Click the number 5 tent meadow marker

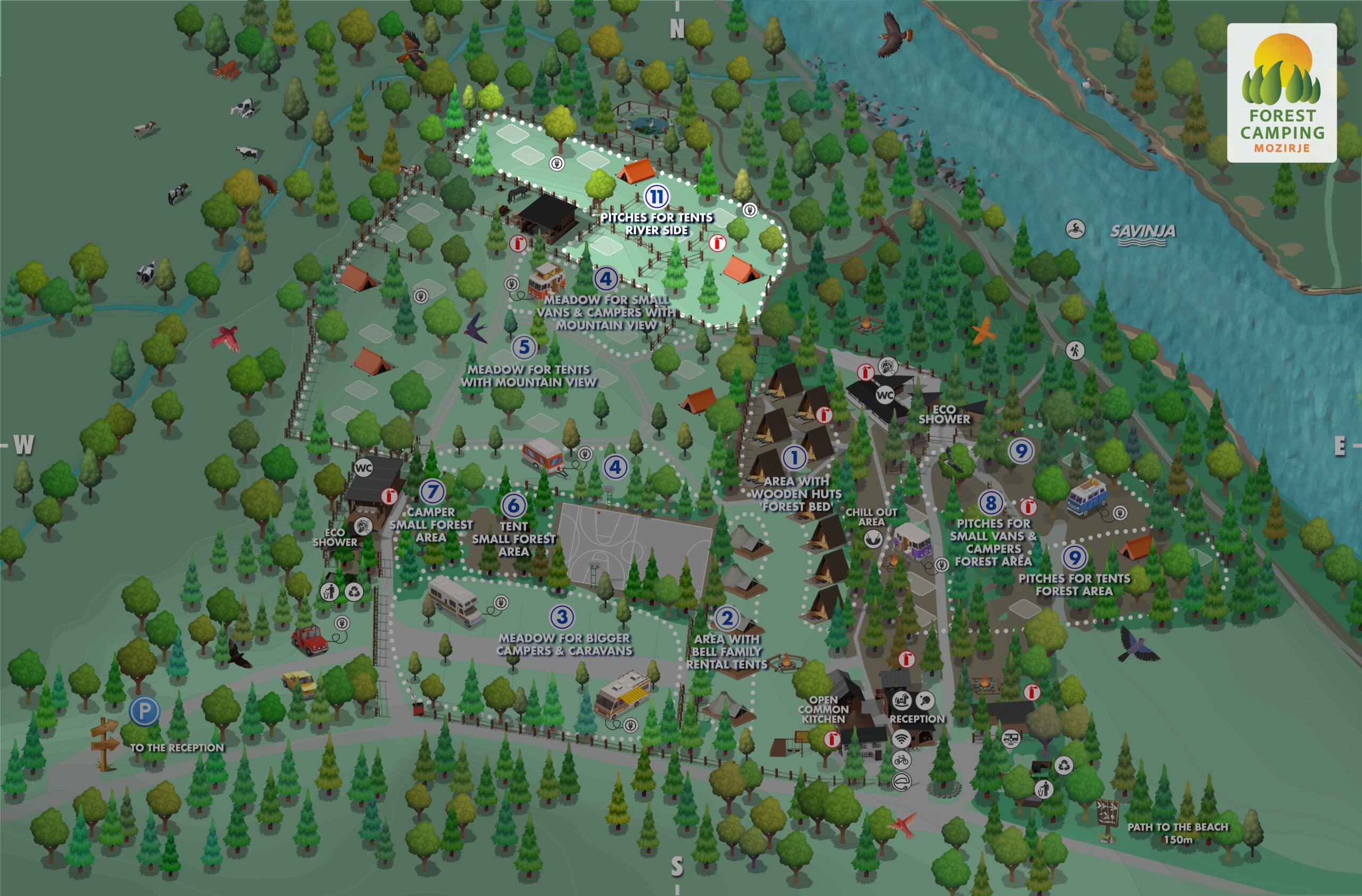point(524,347)
